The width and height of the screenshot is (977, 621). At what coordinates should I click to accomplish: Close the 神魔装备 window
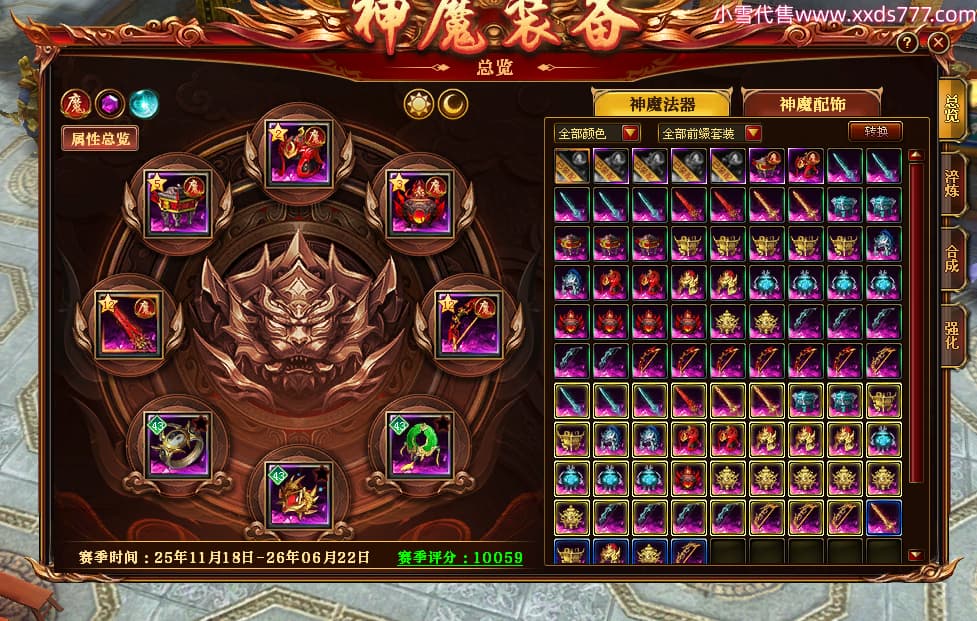[x=937, y=43]
